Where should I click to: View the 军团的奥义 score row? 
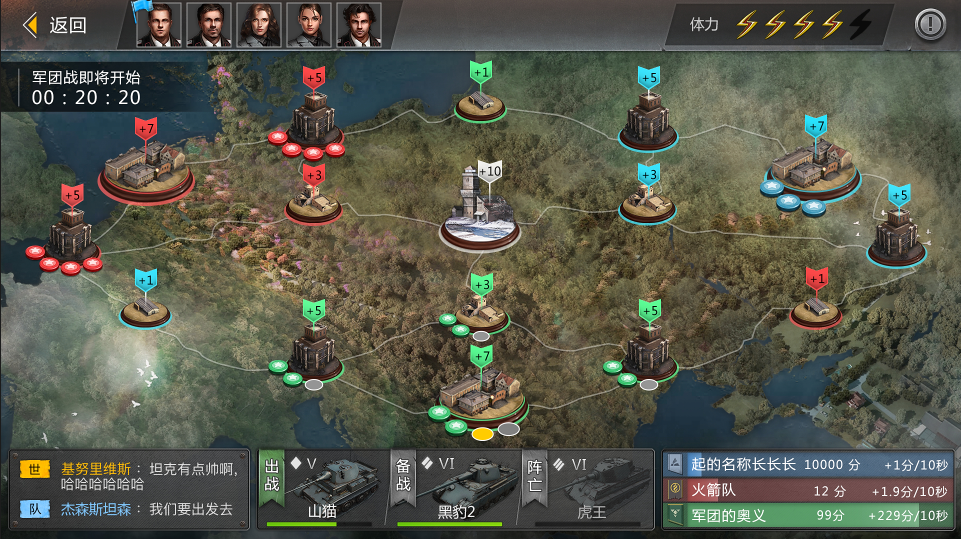(x=806, y=515)
